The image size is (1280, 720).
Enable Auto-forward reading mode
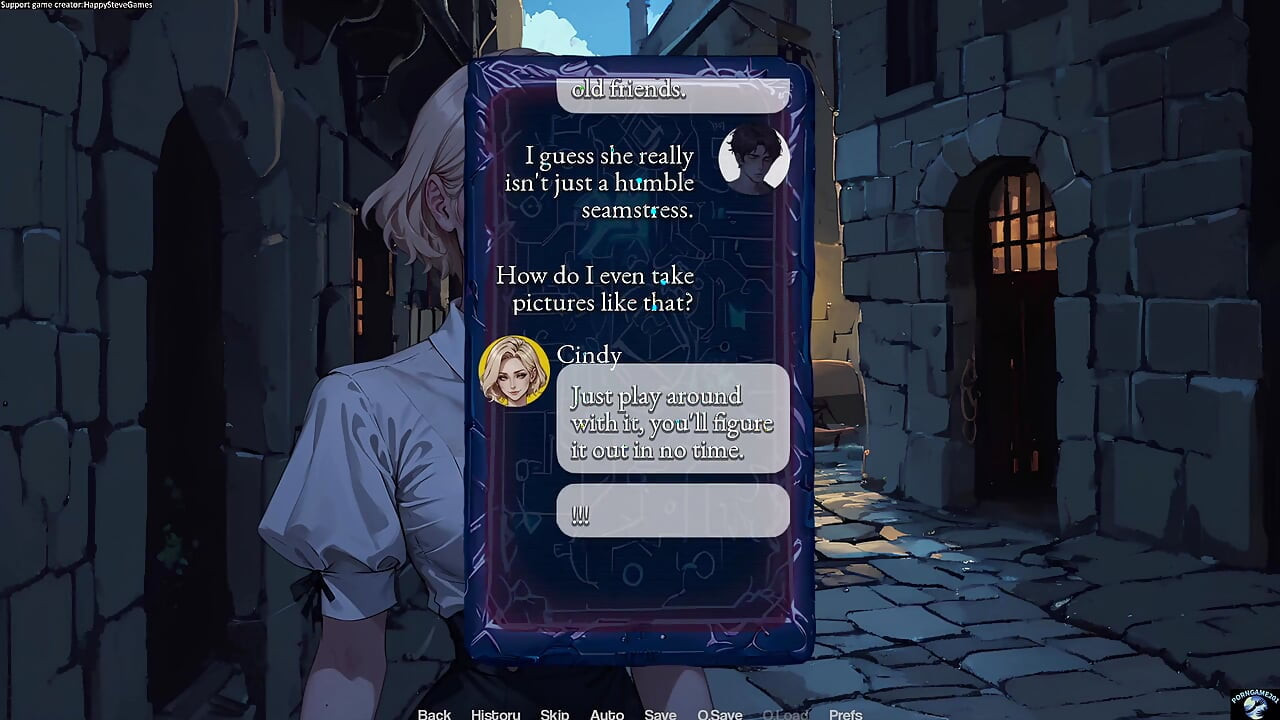(x=607, y=714)
